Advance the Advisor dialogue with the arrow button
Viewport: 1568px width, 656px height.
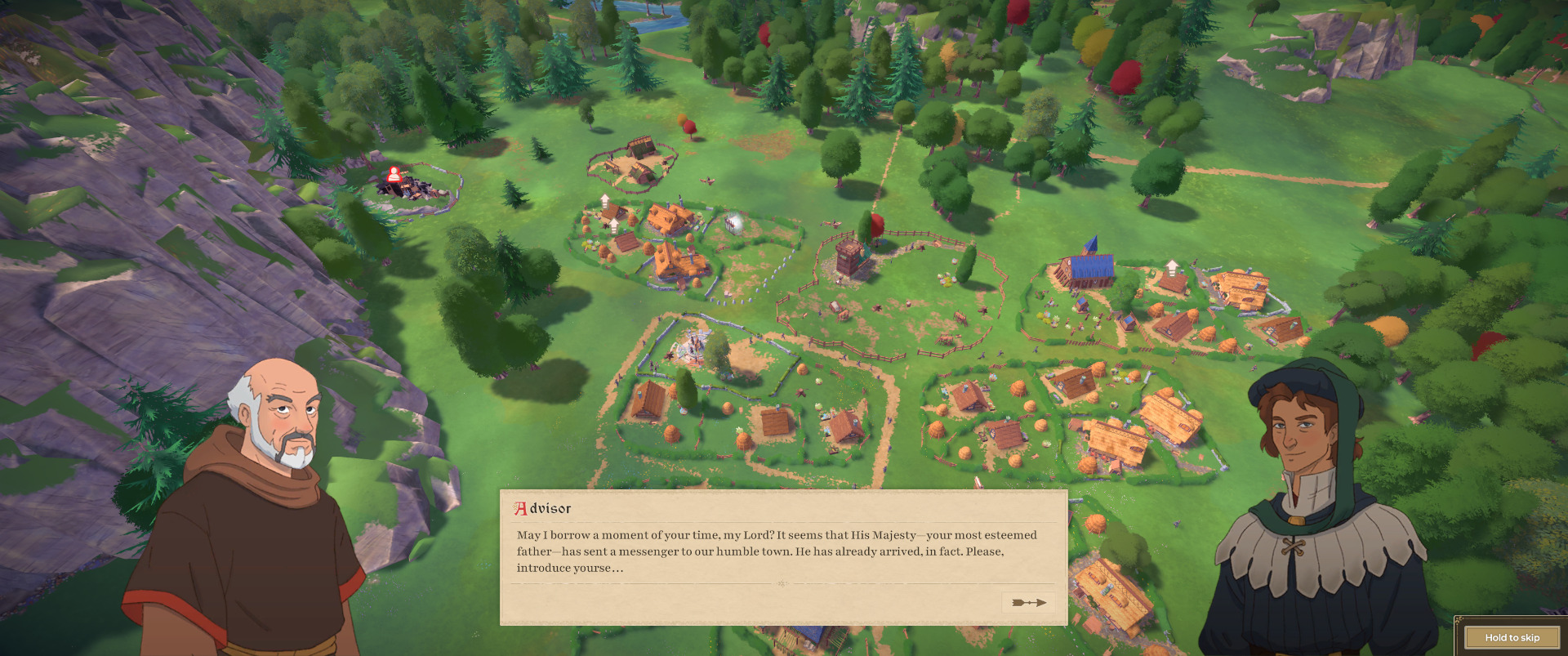tap(1028, 603)
